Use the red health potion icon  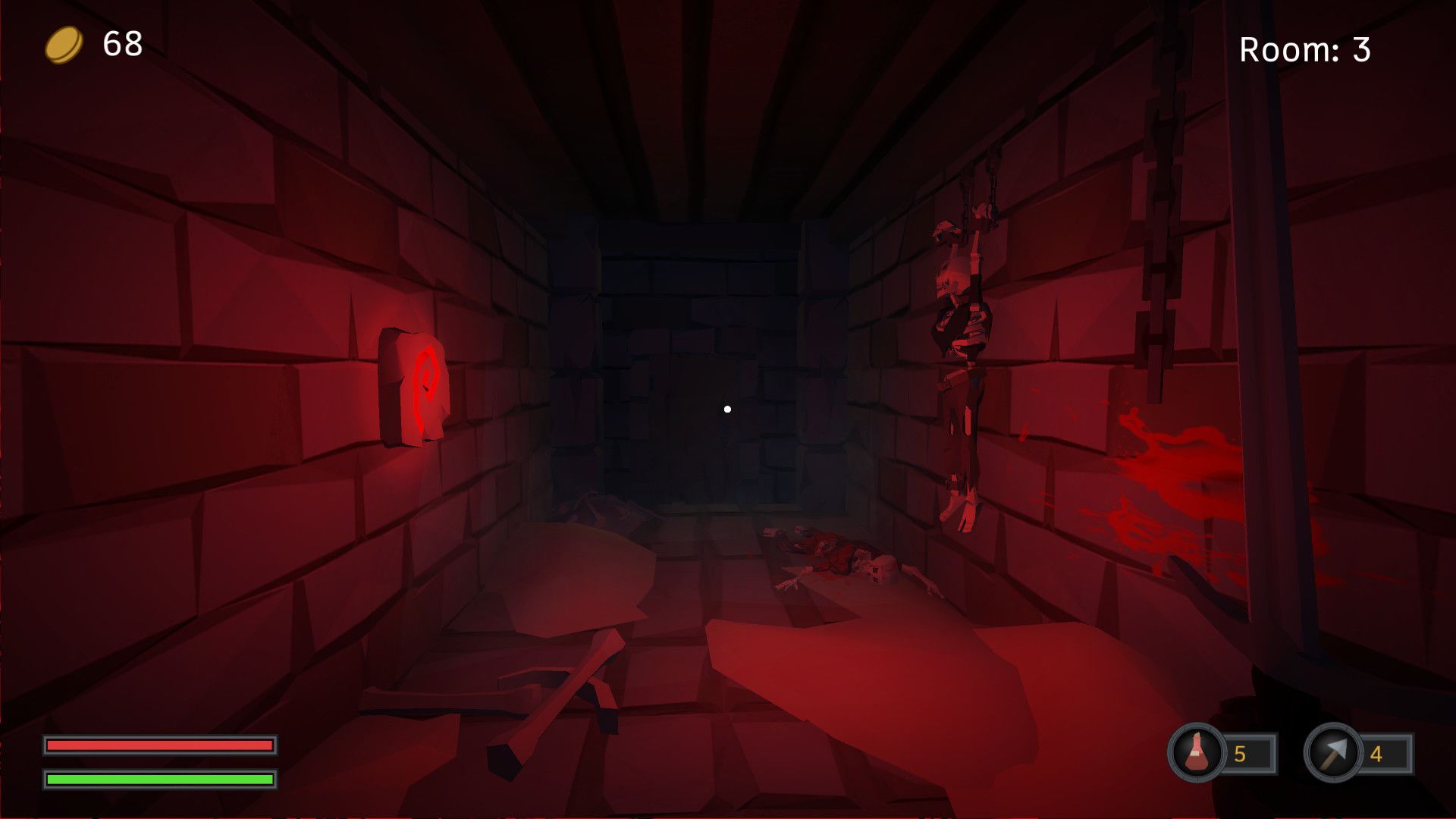click(1197, 753)
